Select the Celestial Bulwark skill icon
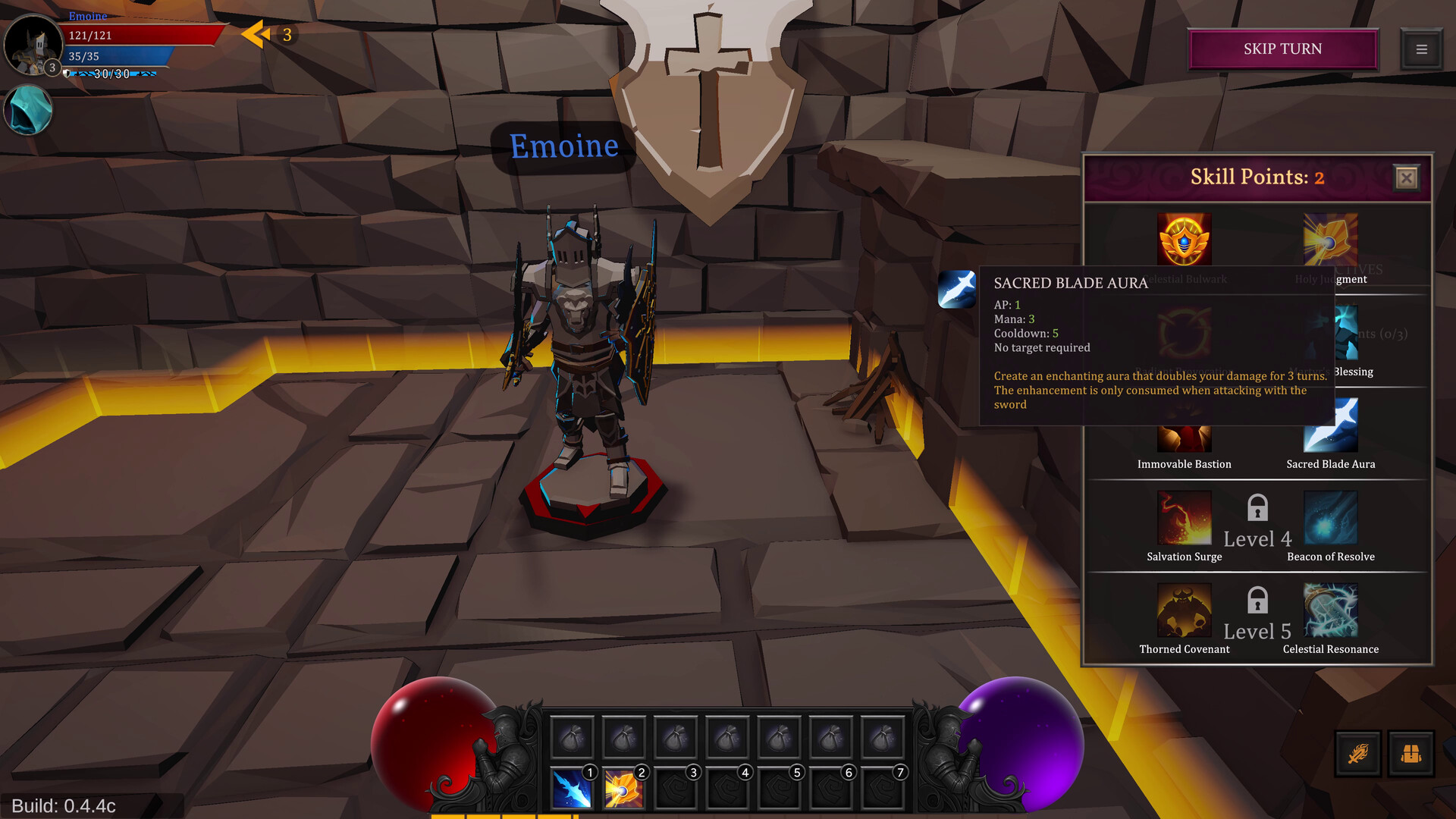 [x=1184, y=240]
